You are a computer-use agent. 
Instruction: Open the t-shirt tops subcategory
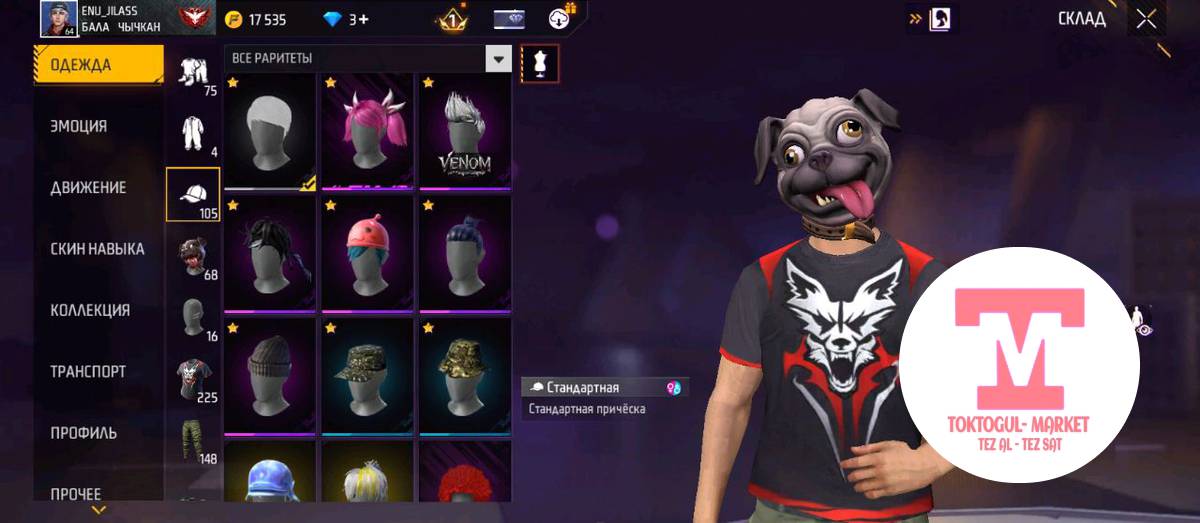point(192,378)
